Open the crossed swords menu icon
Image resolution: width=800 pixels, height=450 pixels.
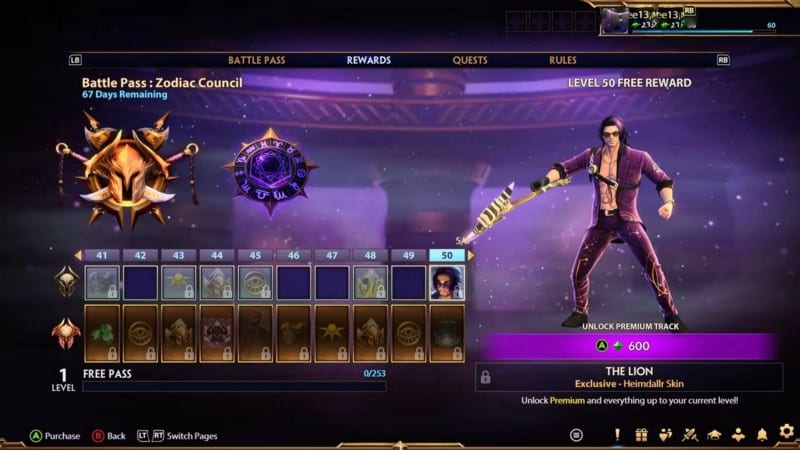(690, 434)
